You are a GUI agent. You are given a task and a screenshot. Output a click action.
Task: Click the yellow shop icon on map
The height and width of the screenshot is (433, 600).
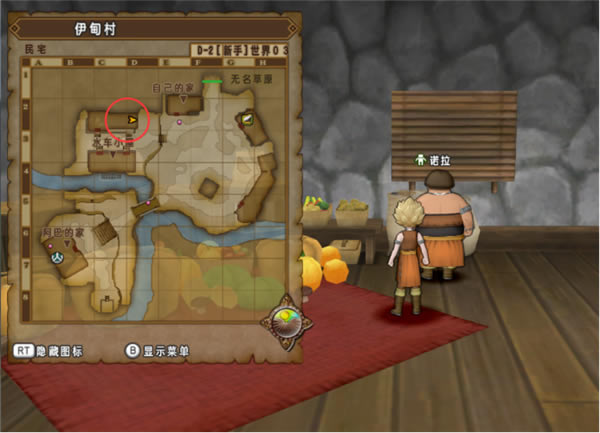[245, 118]
